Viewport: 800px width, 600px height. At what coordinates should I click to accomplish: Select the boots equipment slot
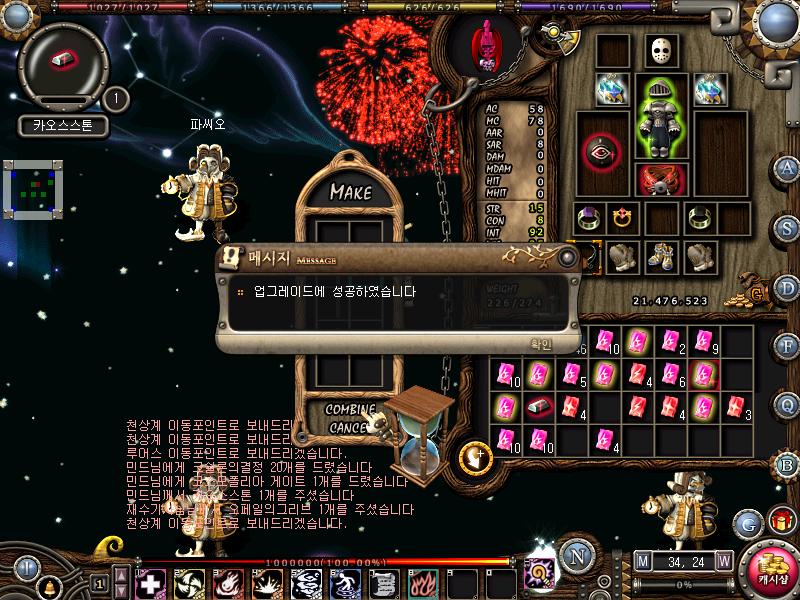[661, 257]
